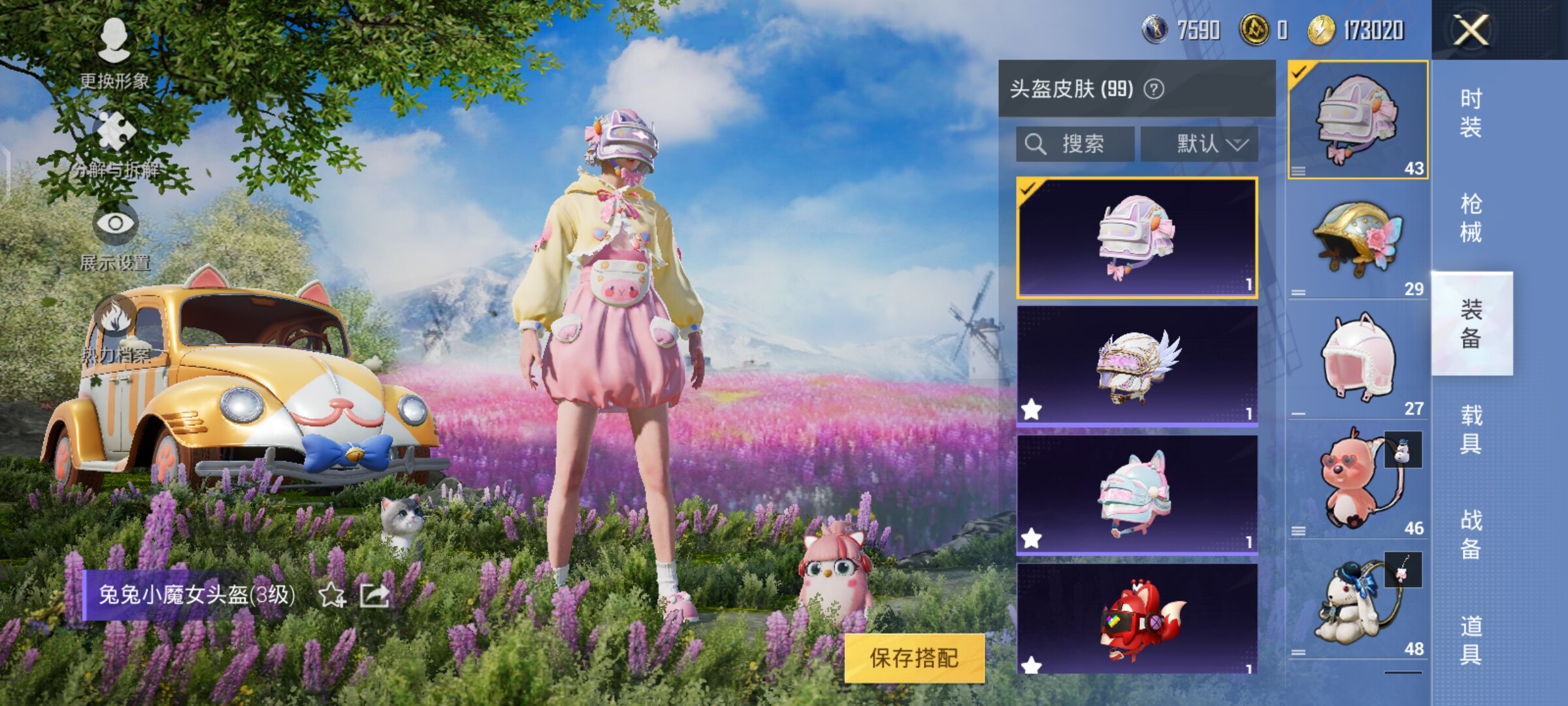The image size is (1568, 706).
Task: Close the outfit screen with X
Action: point(1470,30)
